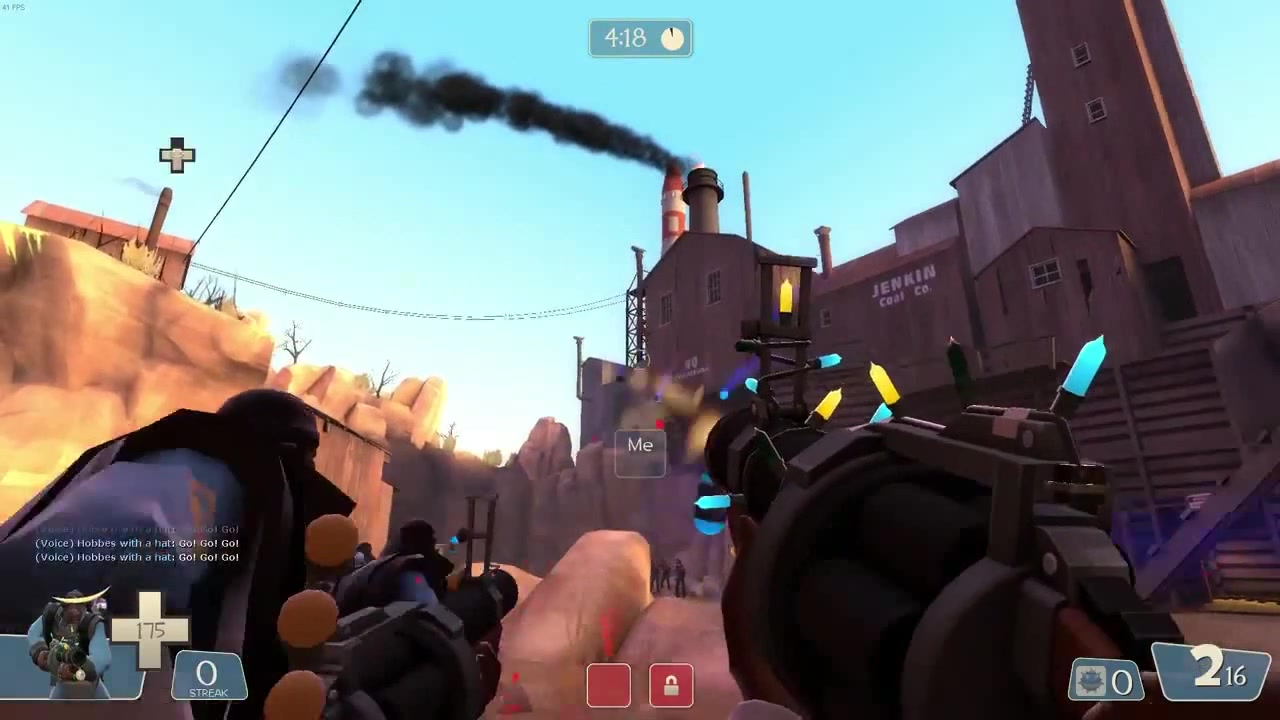Click the STREAK label text

(208, 694)
